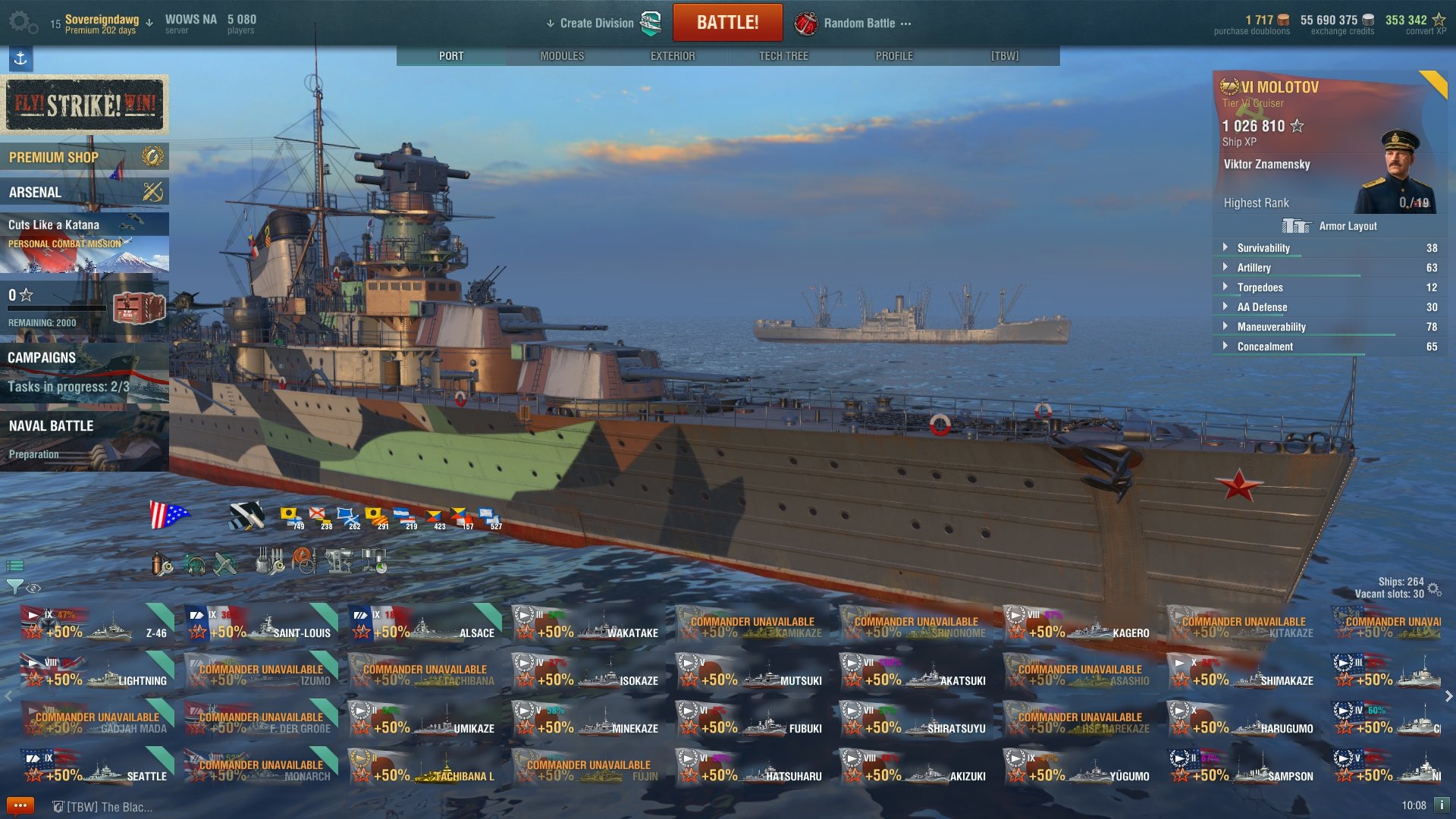The image size is (1456, 819).
Task: Switch to the Exterior tab
Action: coord(672,56)
